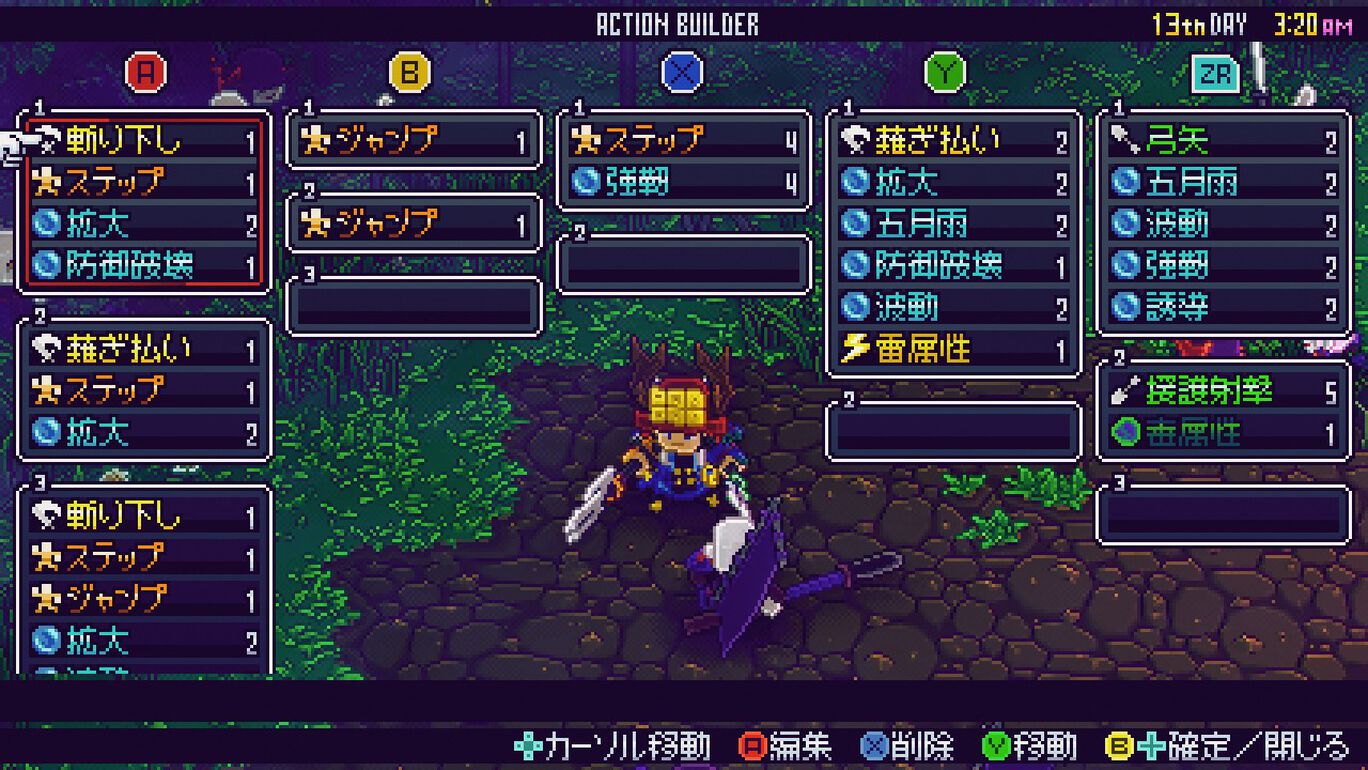Select 五月雨 in the 雷属性 action set

coord(954,224)
